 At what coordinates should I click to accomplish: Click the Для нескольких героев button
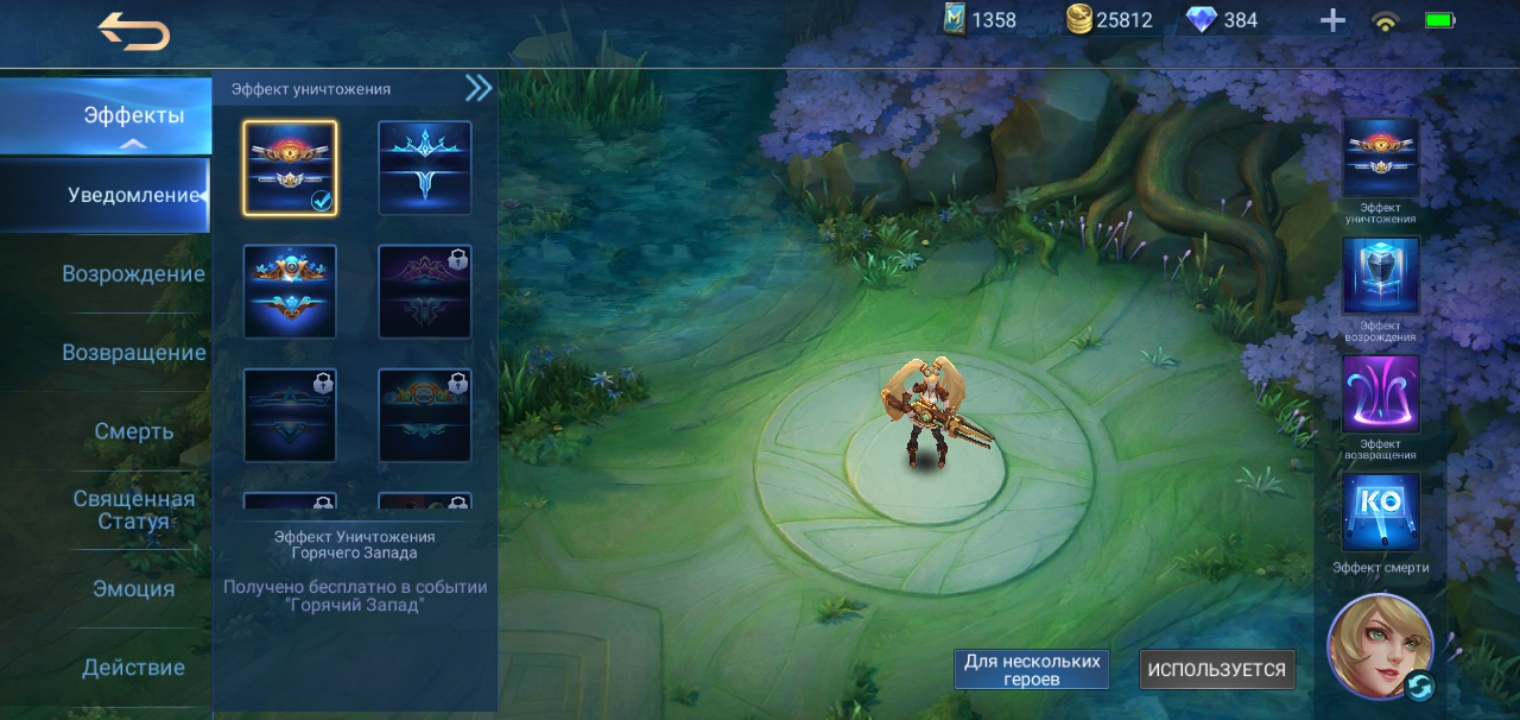click(1031, 669)
